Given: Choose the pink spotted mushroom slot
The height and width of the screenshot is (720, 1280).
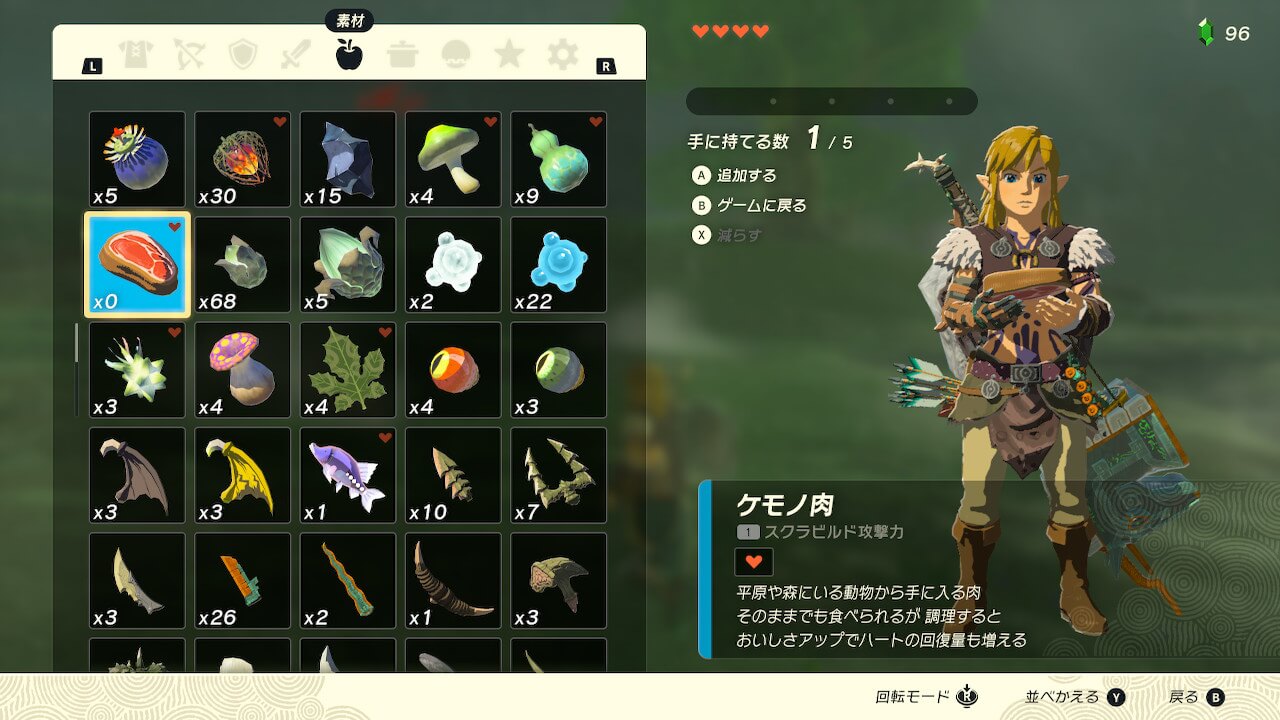Looking at the screenshot, I should pyautogui.click(x=243, y=370).
